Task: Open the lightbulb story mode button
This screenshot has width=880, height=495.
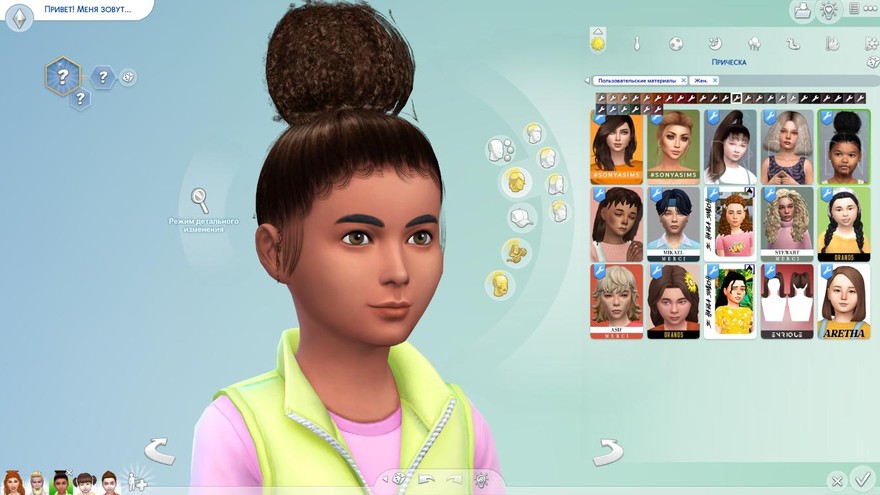Action: pos(828,11)
